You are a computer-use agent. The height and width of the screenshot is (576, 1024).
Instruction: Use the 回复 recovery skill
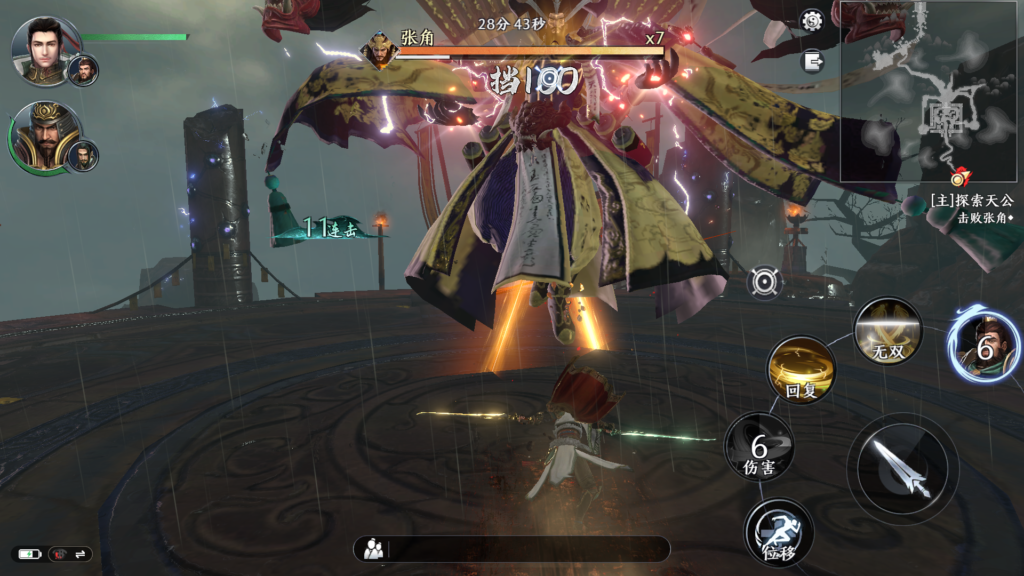(x=801, y=370)
